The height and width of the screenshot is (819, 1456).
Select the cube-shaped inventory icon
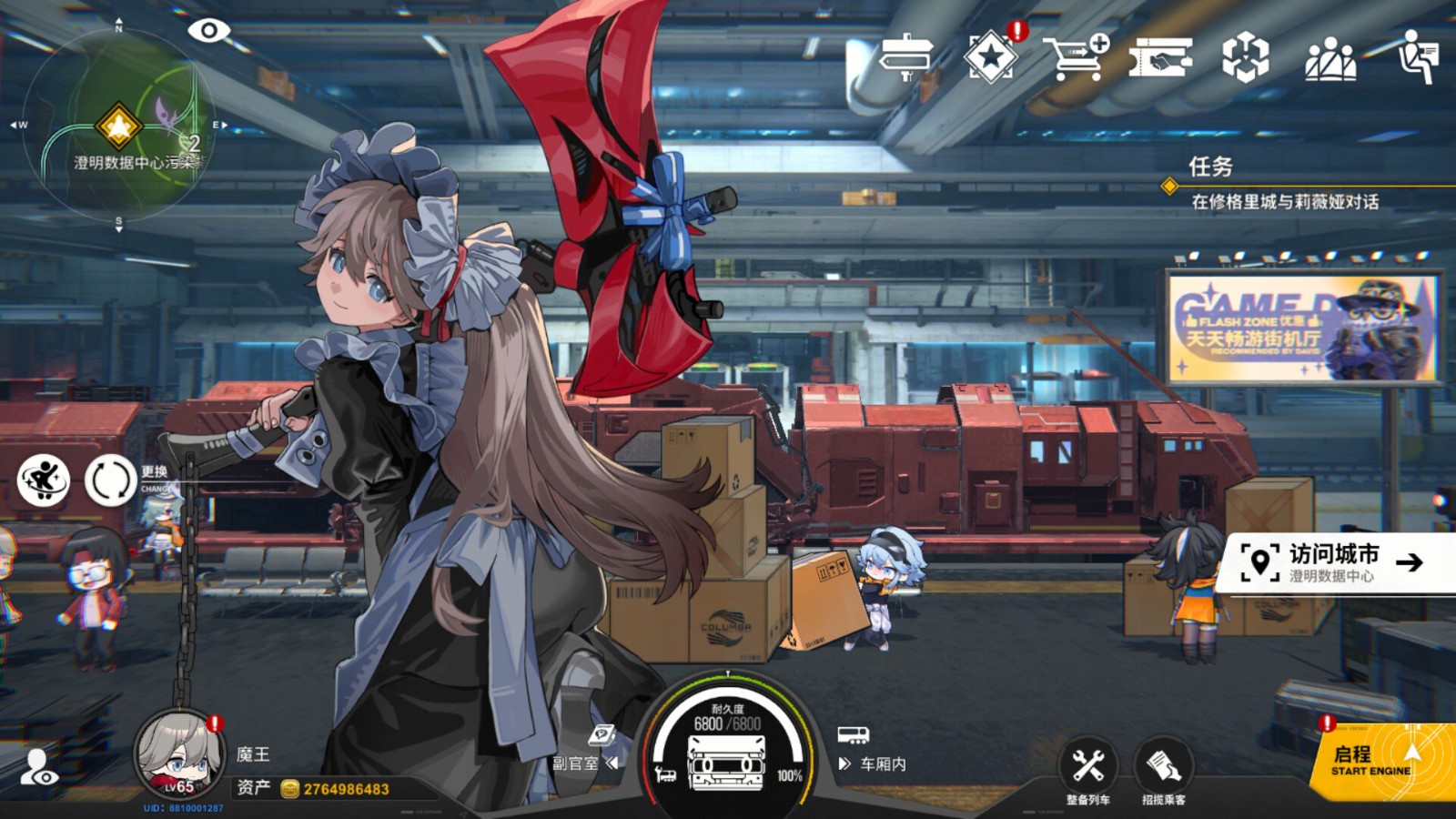tap(1248, 55)
